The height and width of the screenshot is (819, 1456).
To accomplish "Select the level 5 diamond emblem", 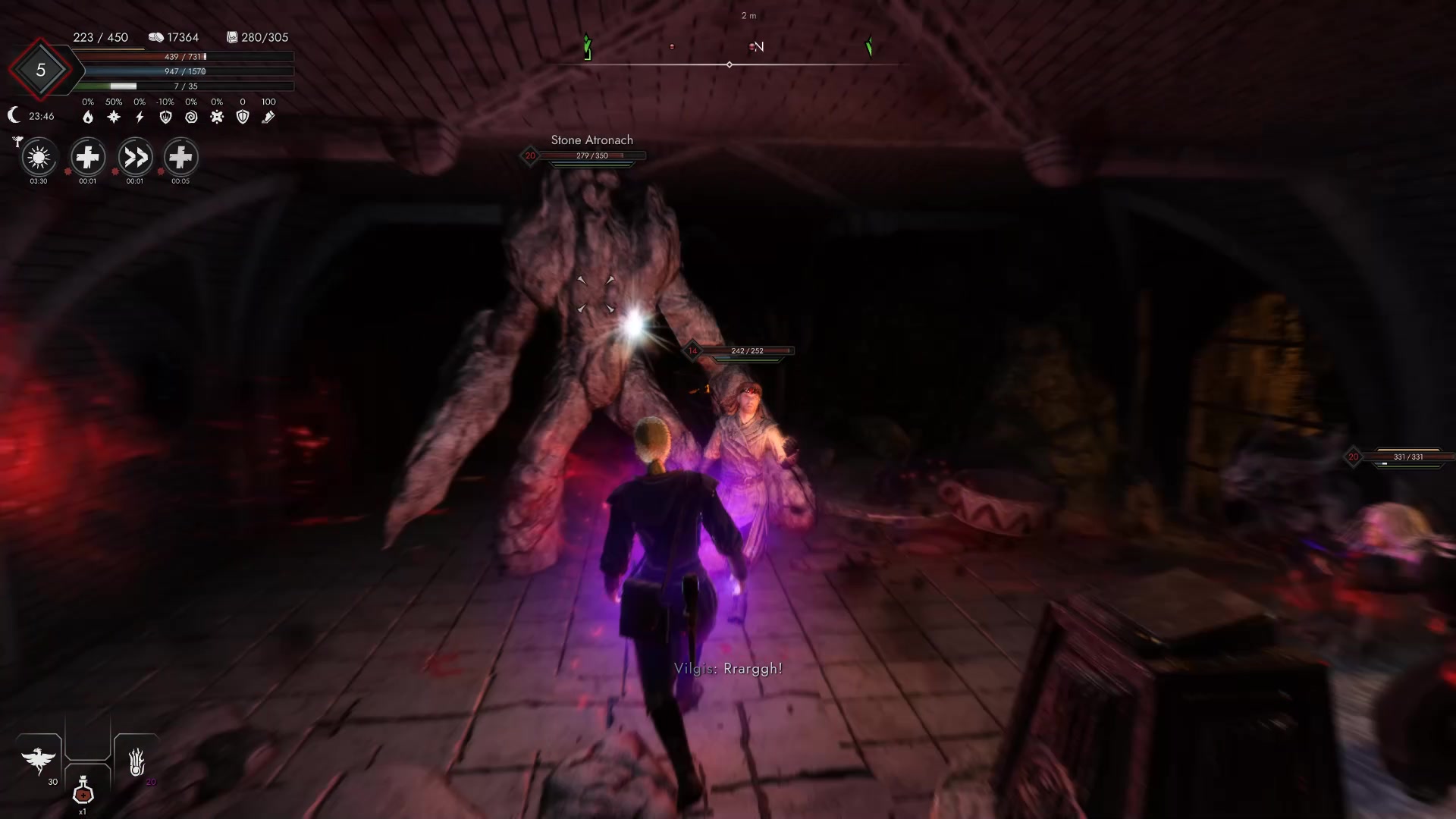I will pyautogui.click(x=42, y=71).
